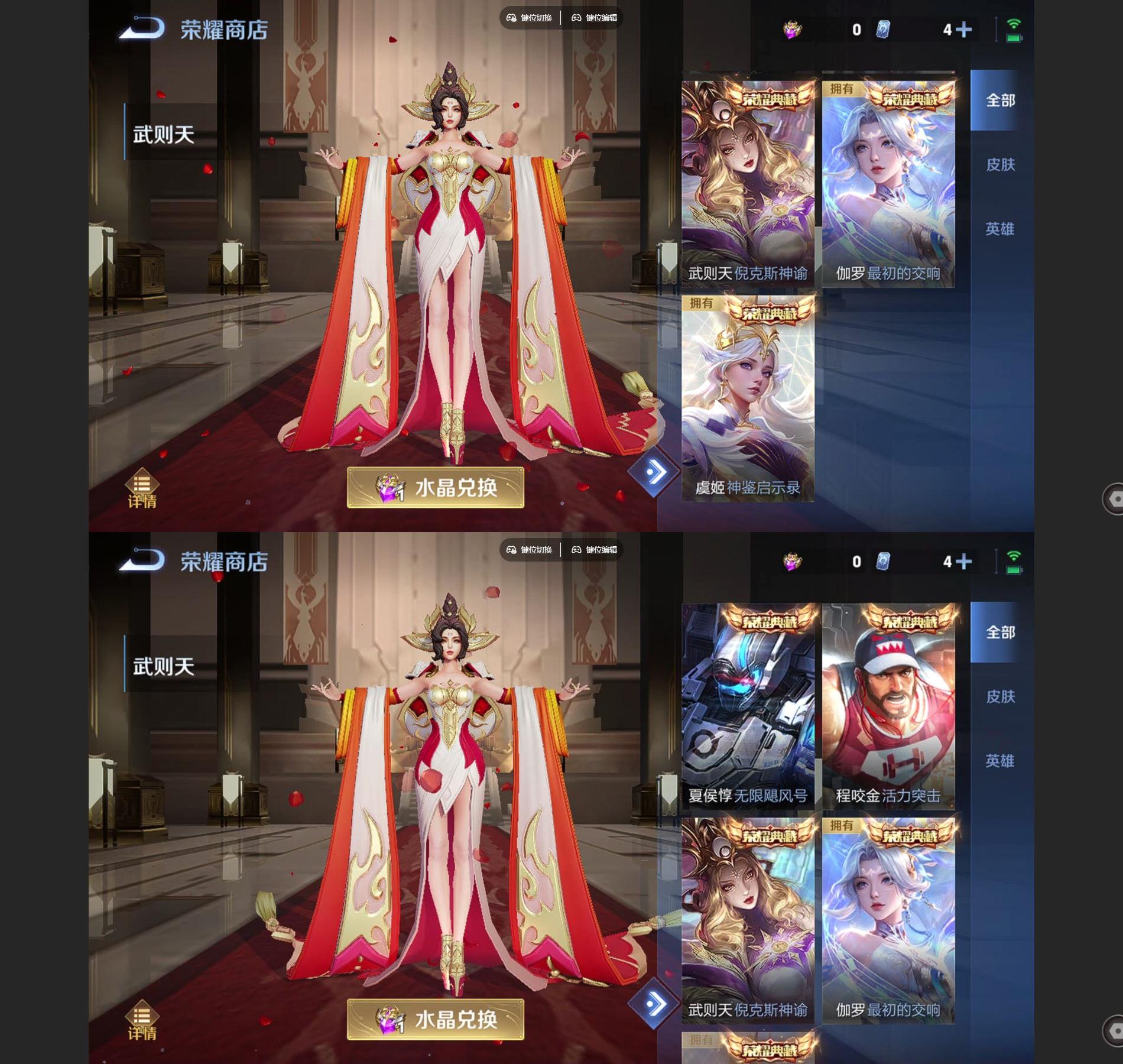
Task: Click the plus next to the 4 balance
Action: tap(965, 28)
